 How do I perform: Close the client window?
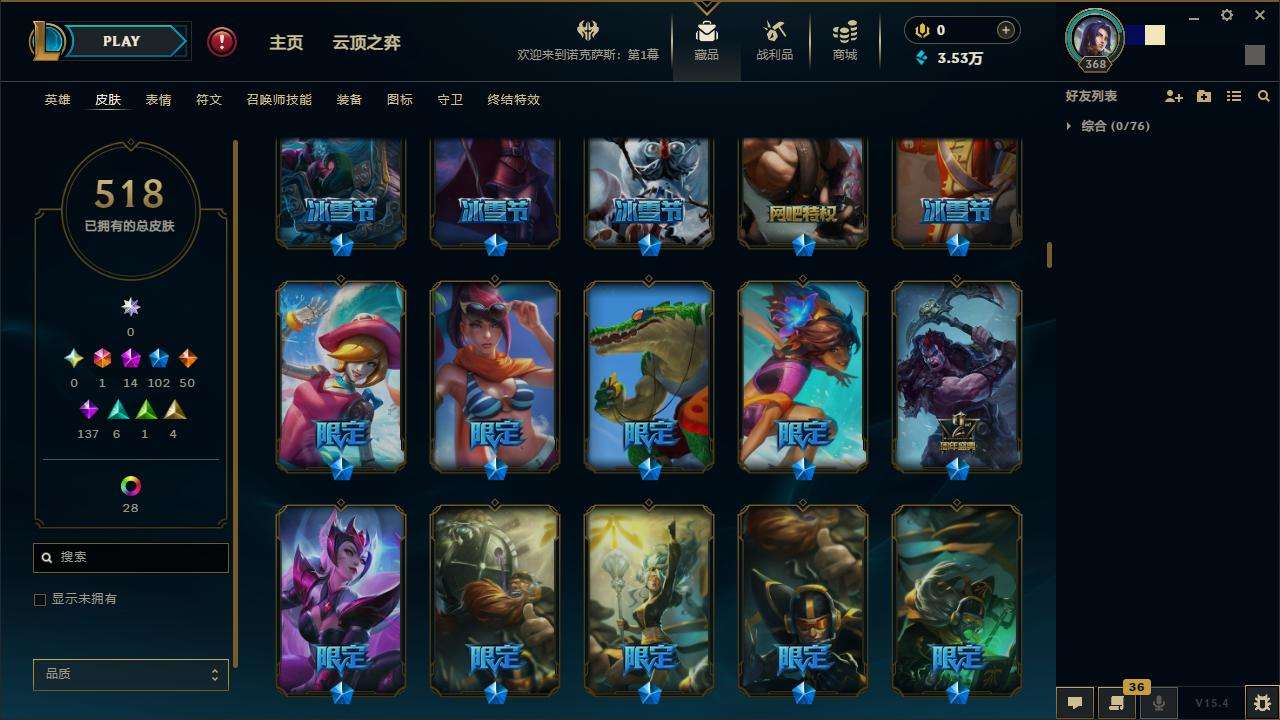click(x=1259, y=16)
